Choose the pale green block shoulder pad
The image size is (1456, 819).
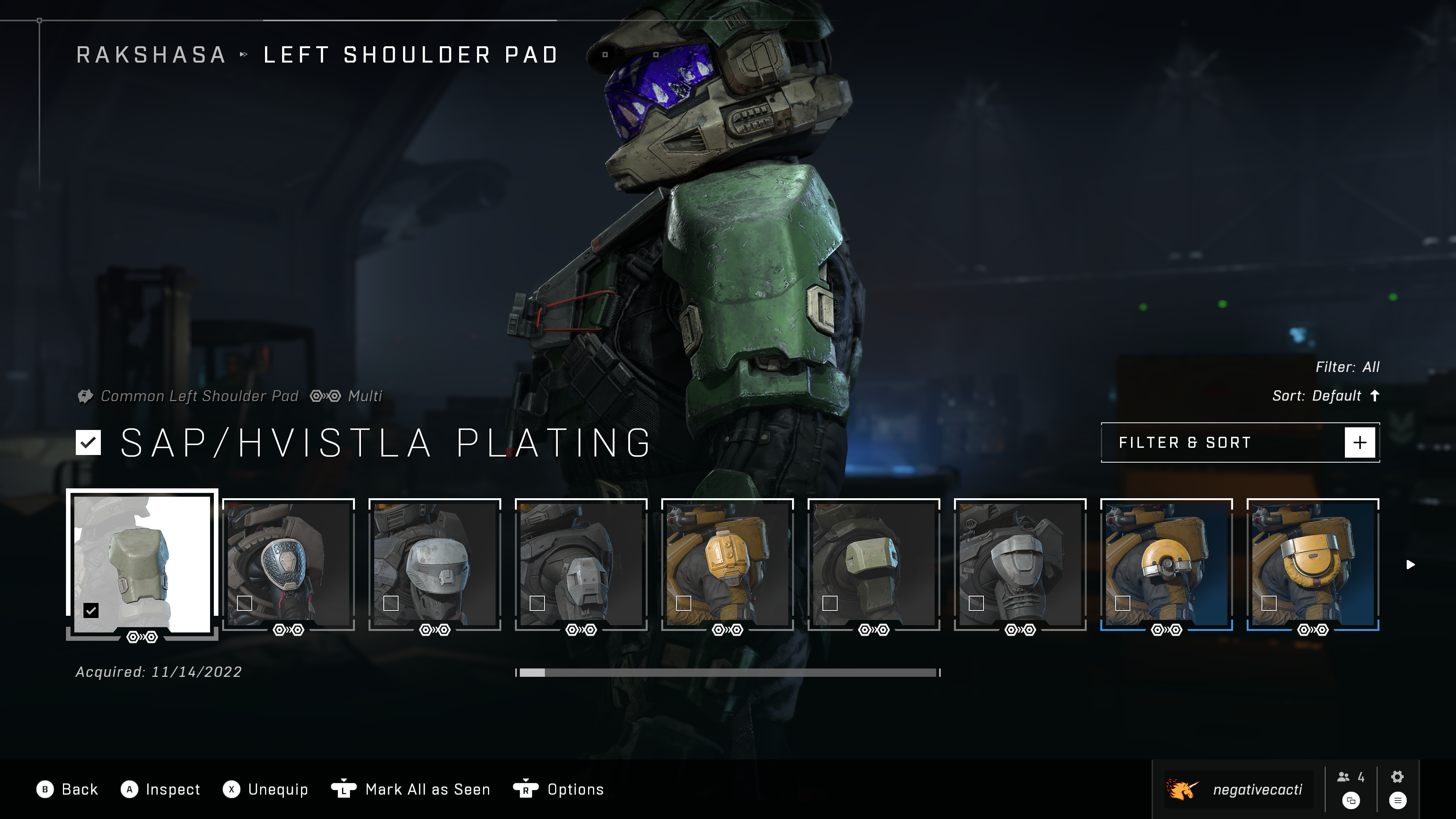874,564
